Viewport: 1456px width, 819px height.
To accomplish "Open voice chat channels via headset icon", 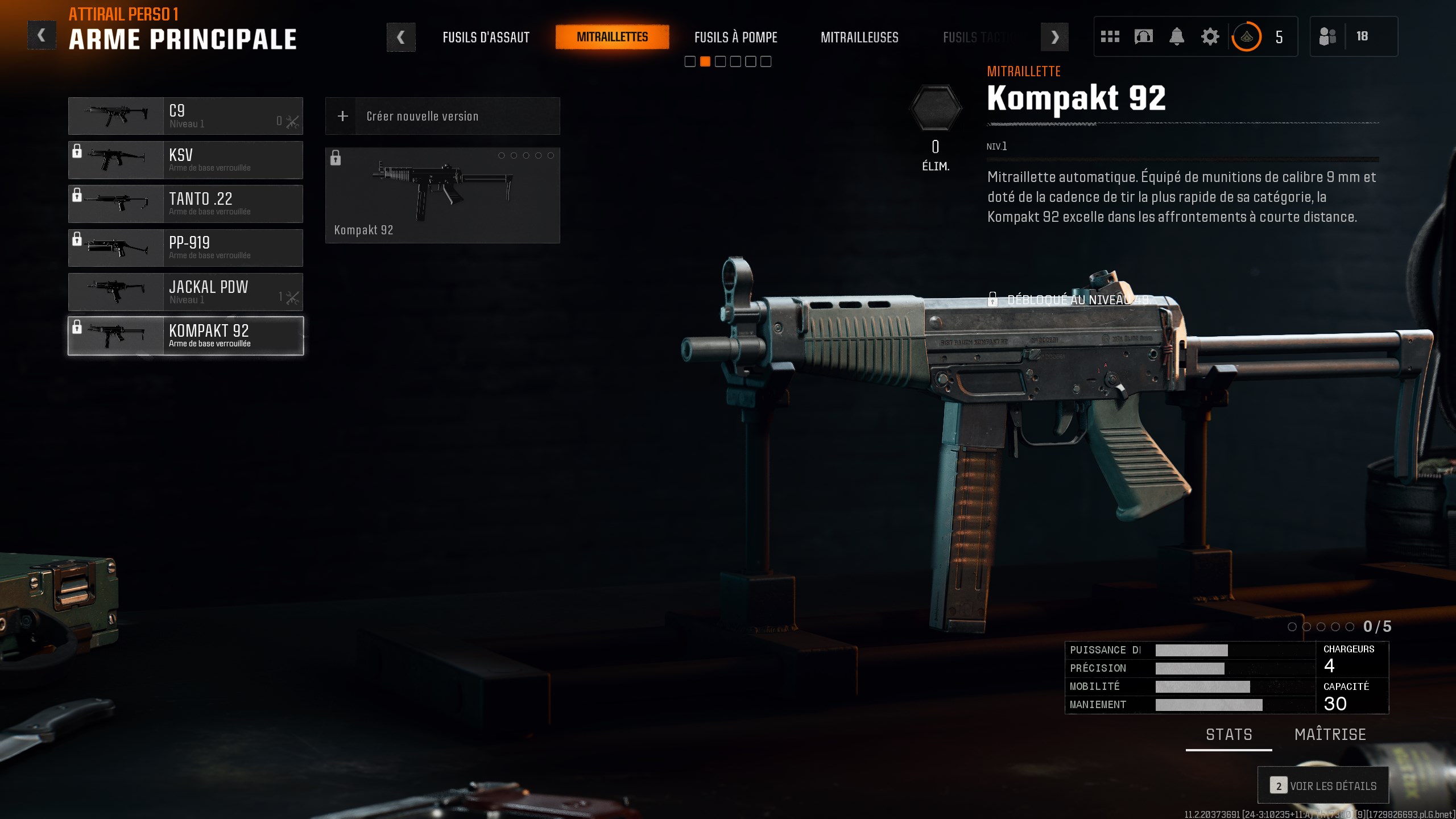I will 1143,36.
